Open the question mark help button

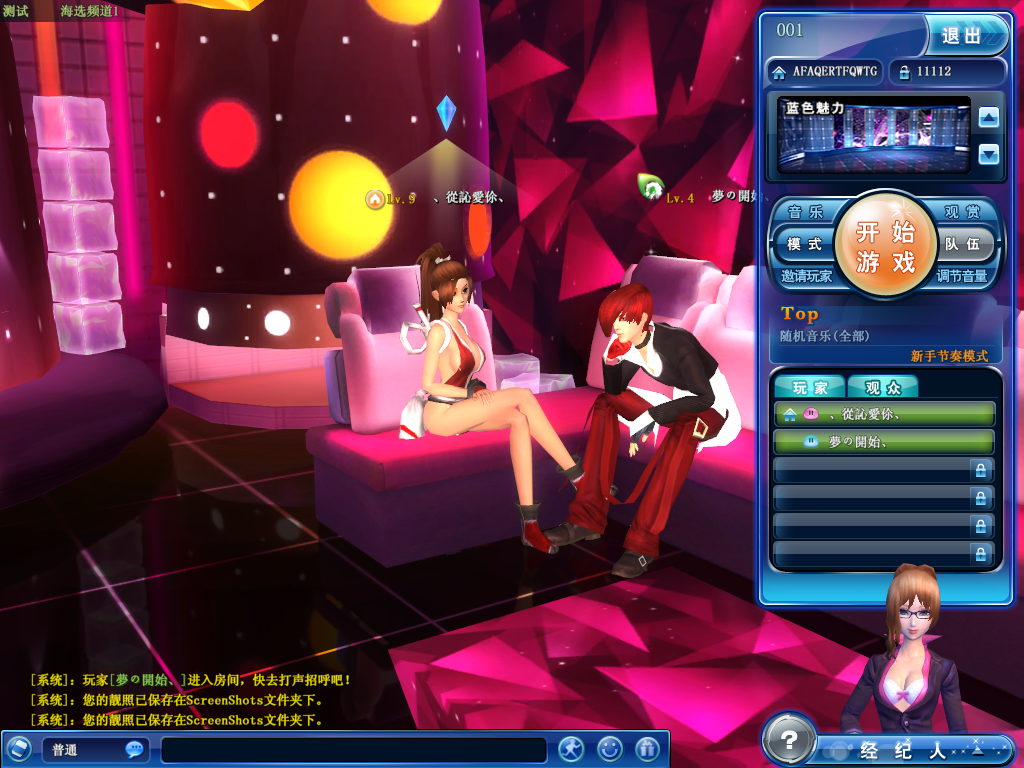789,741
